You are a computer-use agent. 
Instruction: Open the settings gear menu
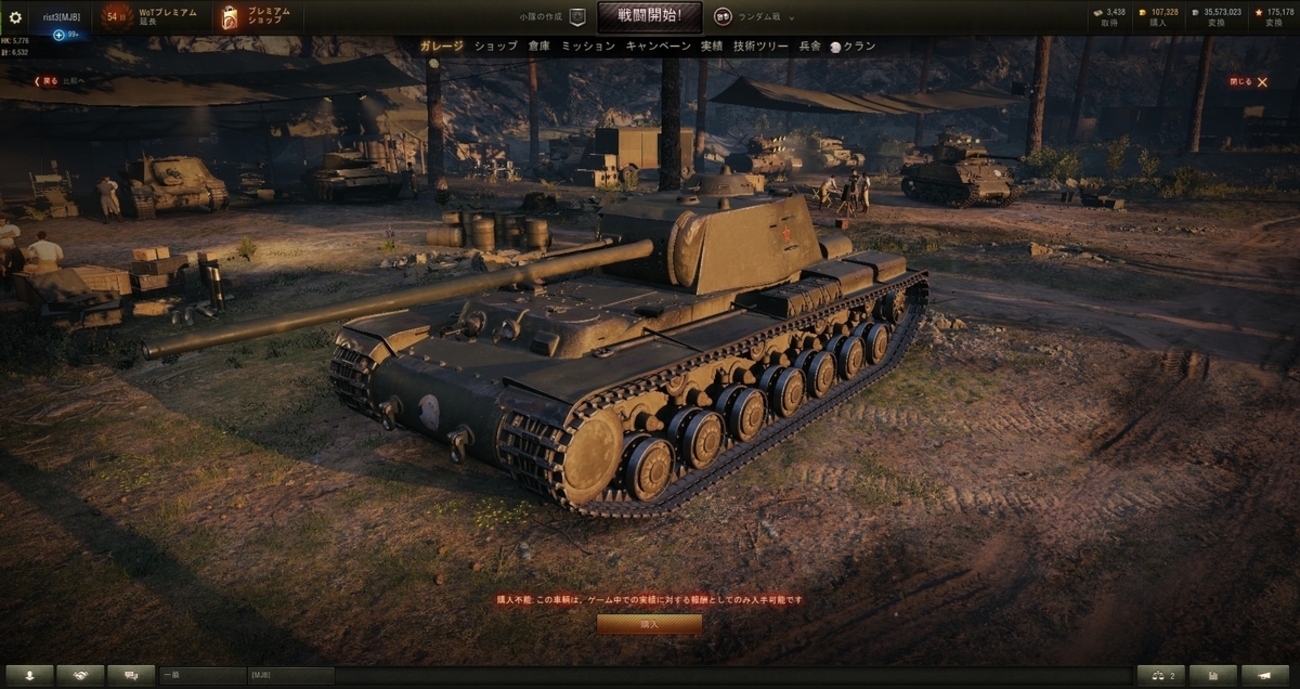(x=15, y=17)
